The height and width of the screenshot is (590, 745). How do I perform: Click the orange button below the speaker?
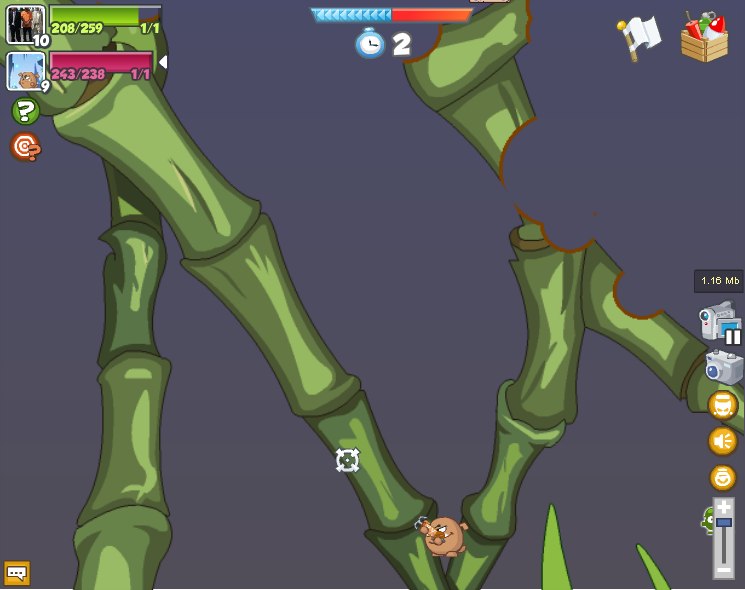tap(723, 477)
